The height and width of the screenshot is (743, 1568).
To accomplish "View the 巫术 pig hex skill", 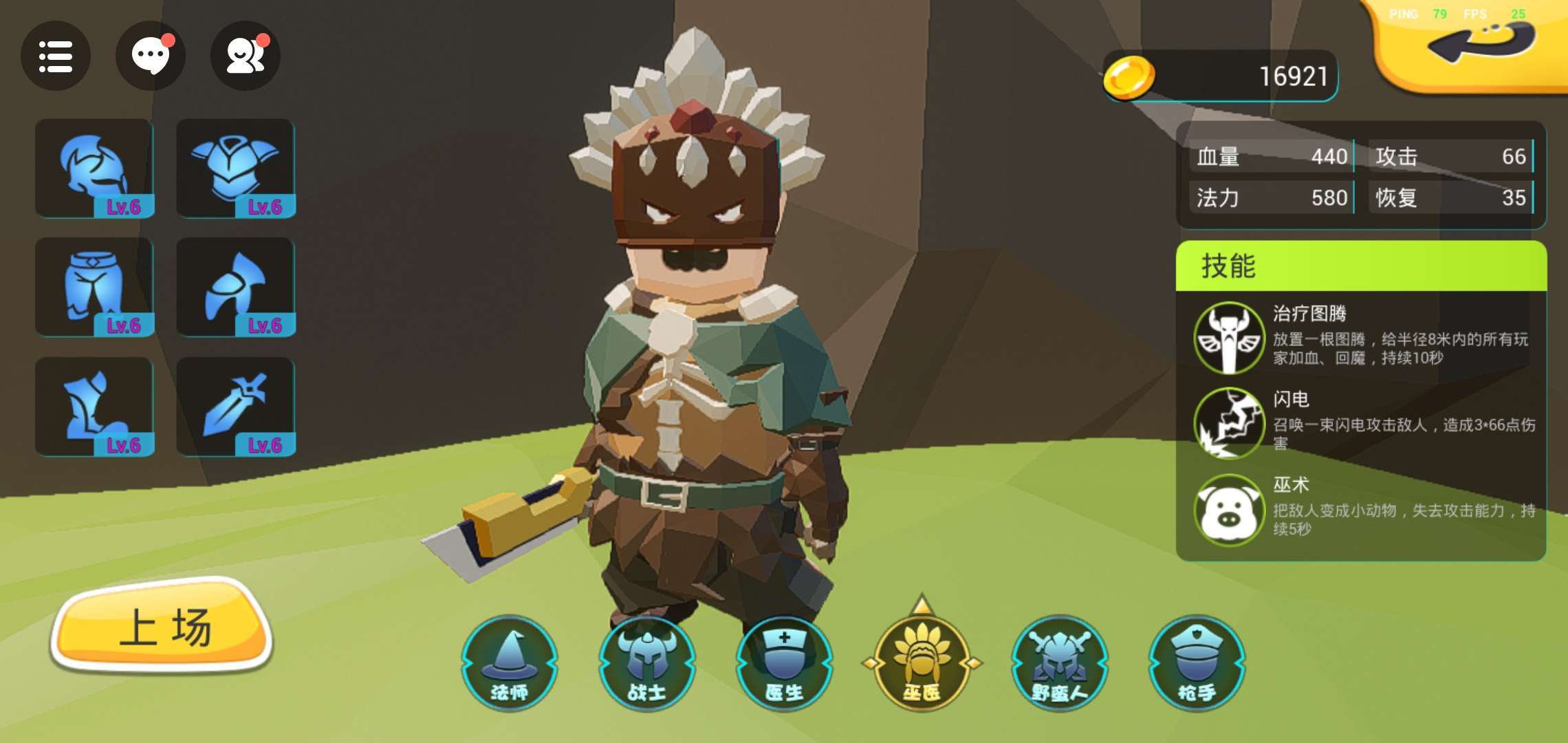I will pyautogui.click(x=1229, y=510).
